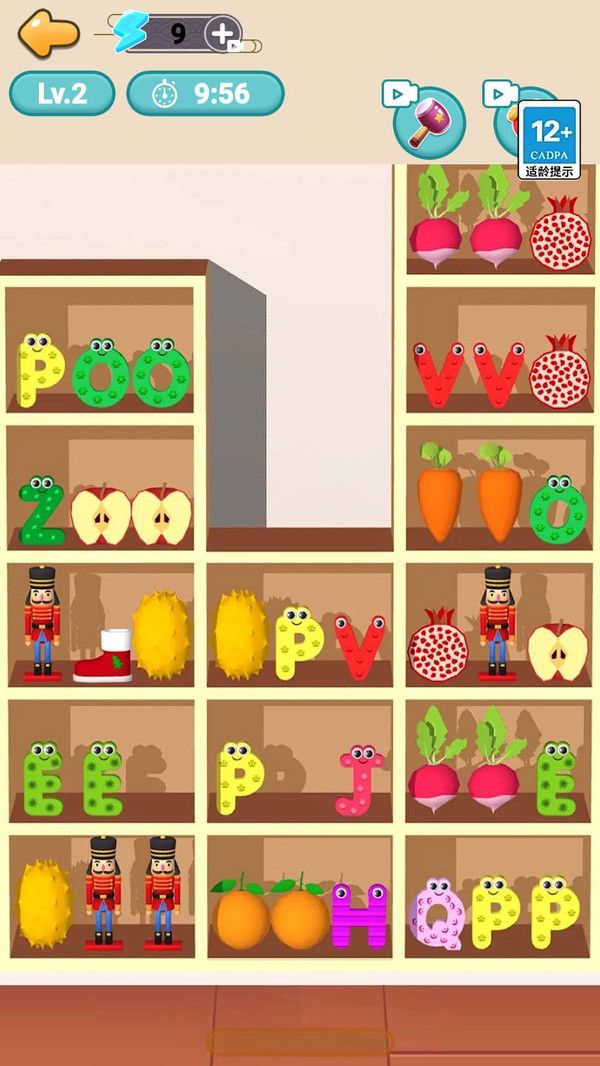This screenshot has height=1066, width=600.
Task: Tap the plus button to add energy
Action: pos(222,33)
